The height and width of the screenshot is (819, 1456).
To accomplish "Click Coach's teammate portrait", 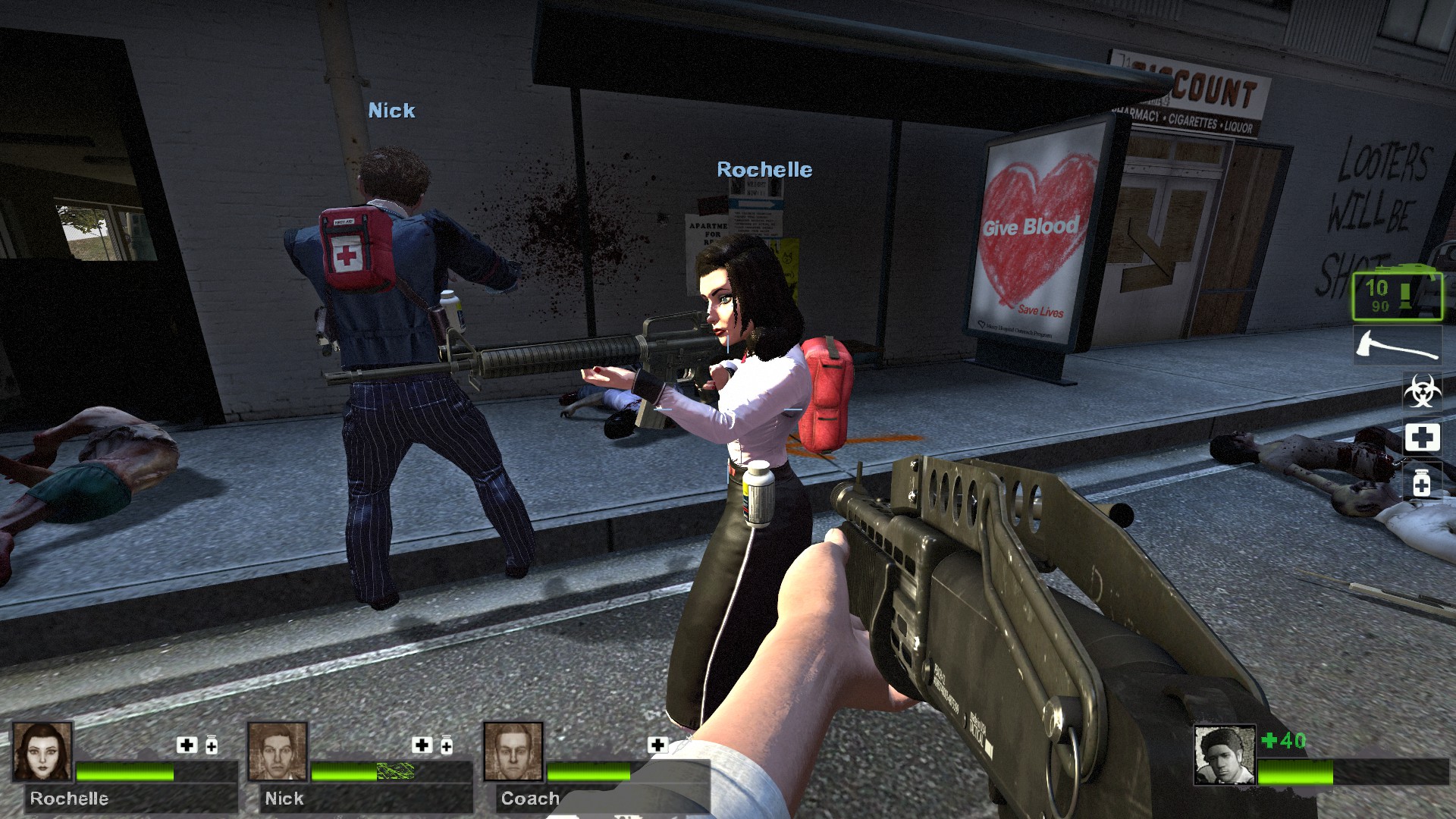I will 513,752.
